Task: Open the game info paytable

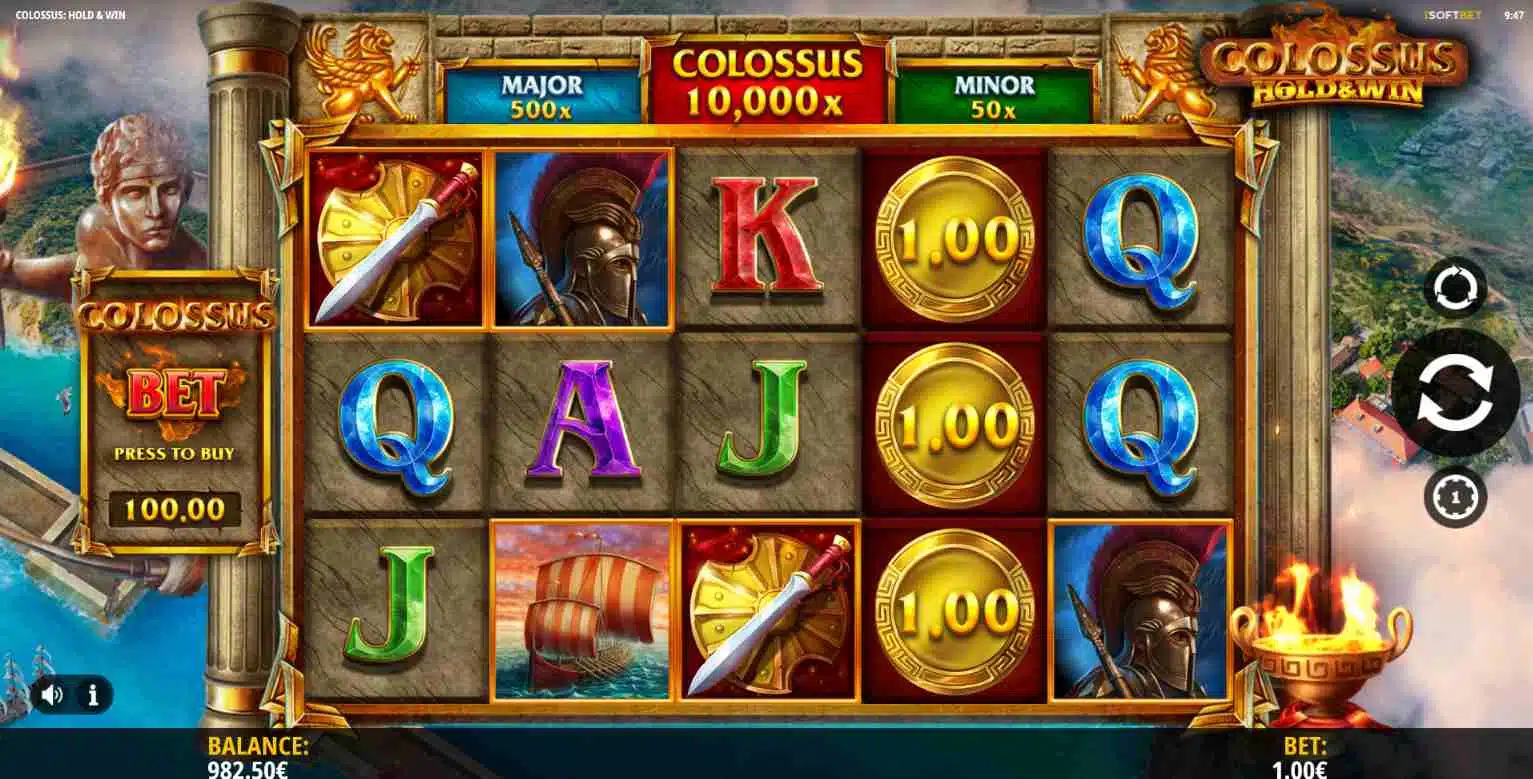Action: click(x=93, y=695)
